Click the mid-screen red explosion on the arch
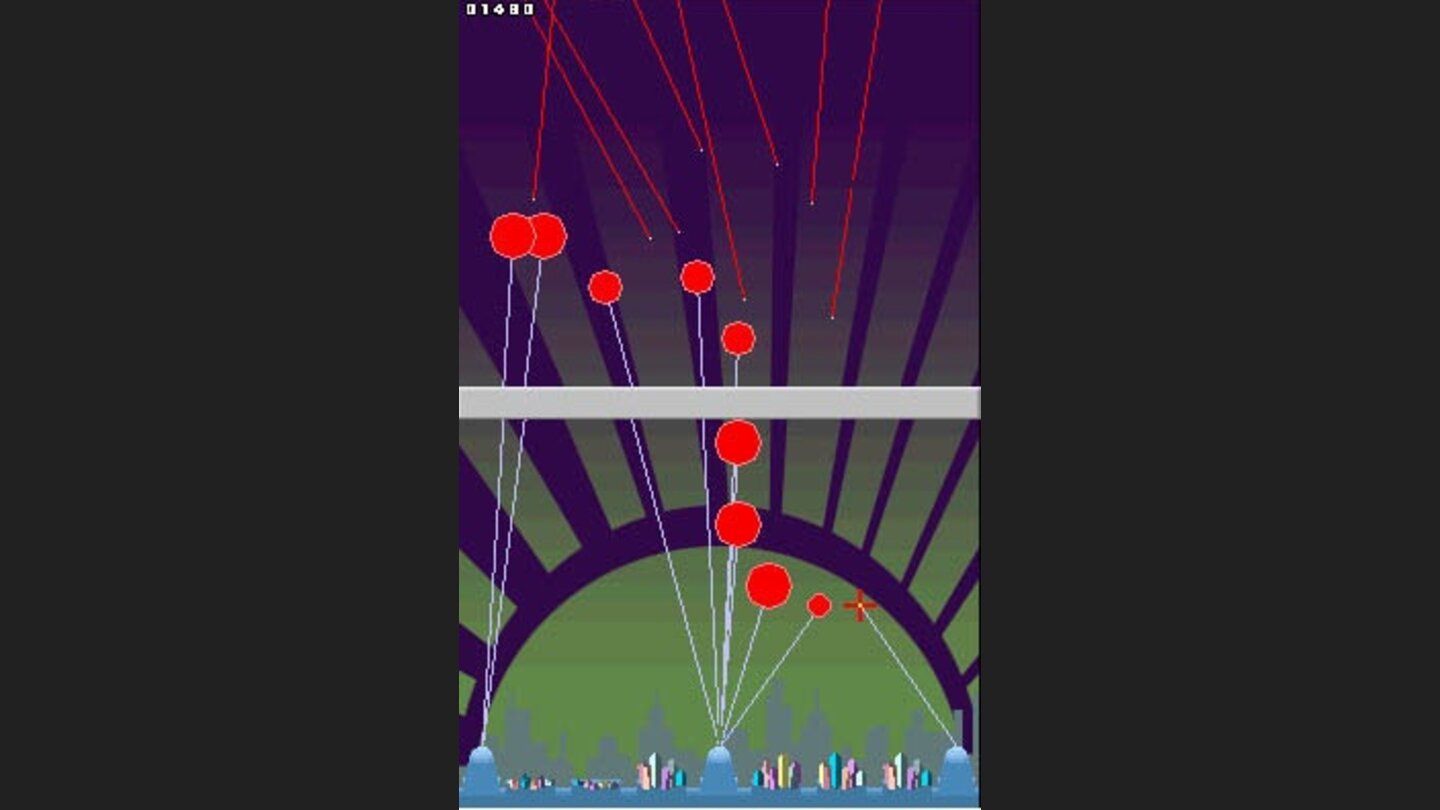Viewport: 1440px width, 810px height. 738,521
